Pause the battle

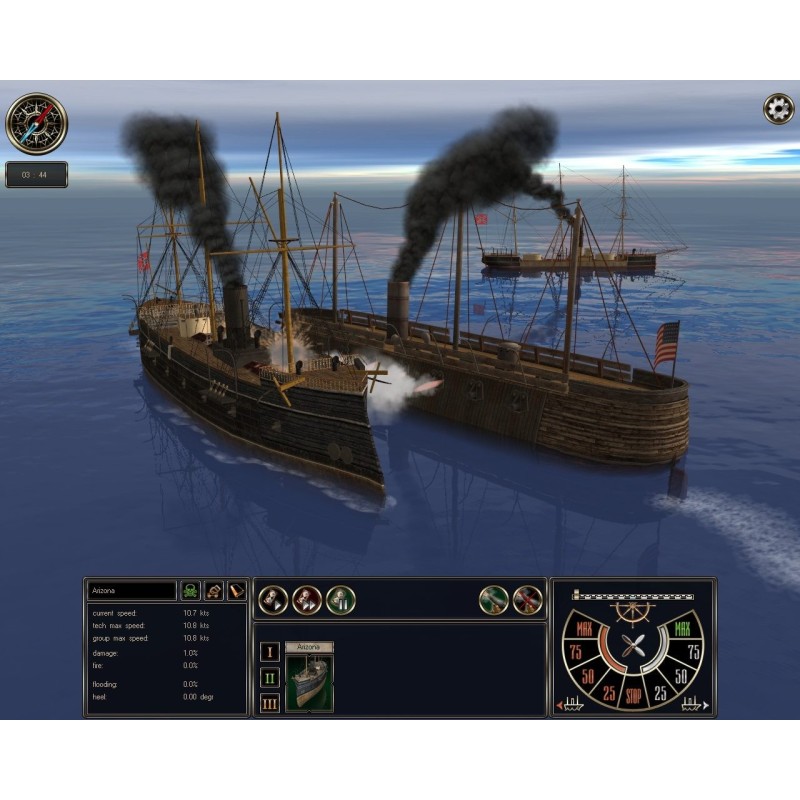point(340,599)
